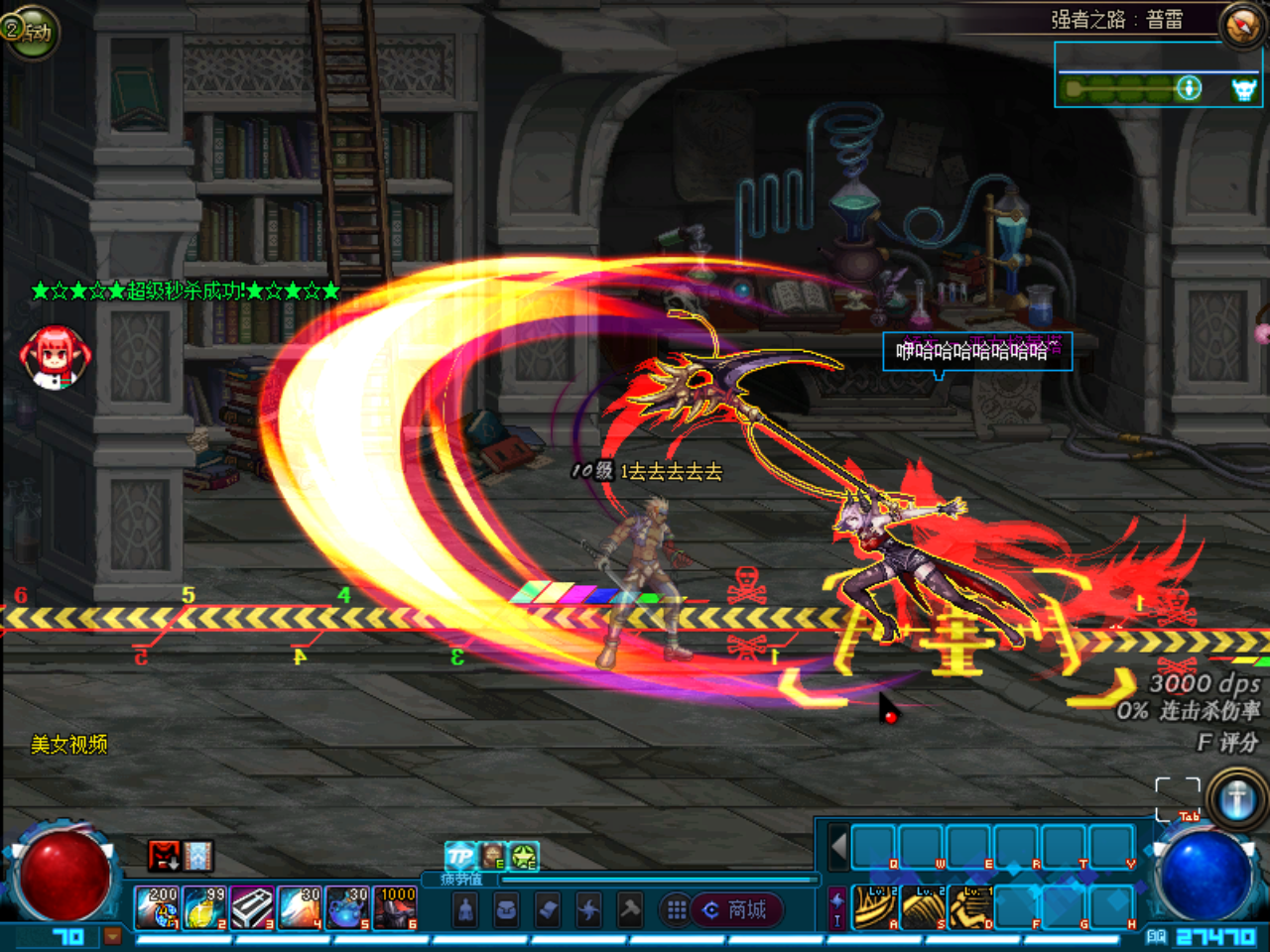The image size is (1270, 952).
Task: Select the Lv.1 skill in the D slot
Action: [970, 907]
